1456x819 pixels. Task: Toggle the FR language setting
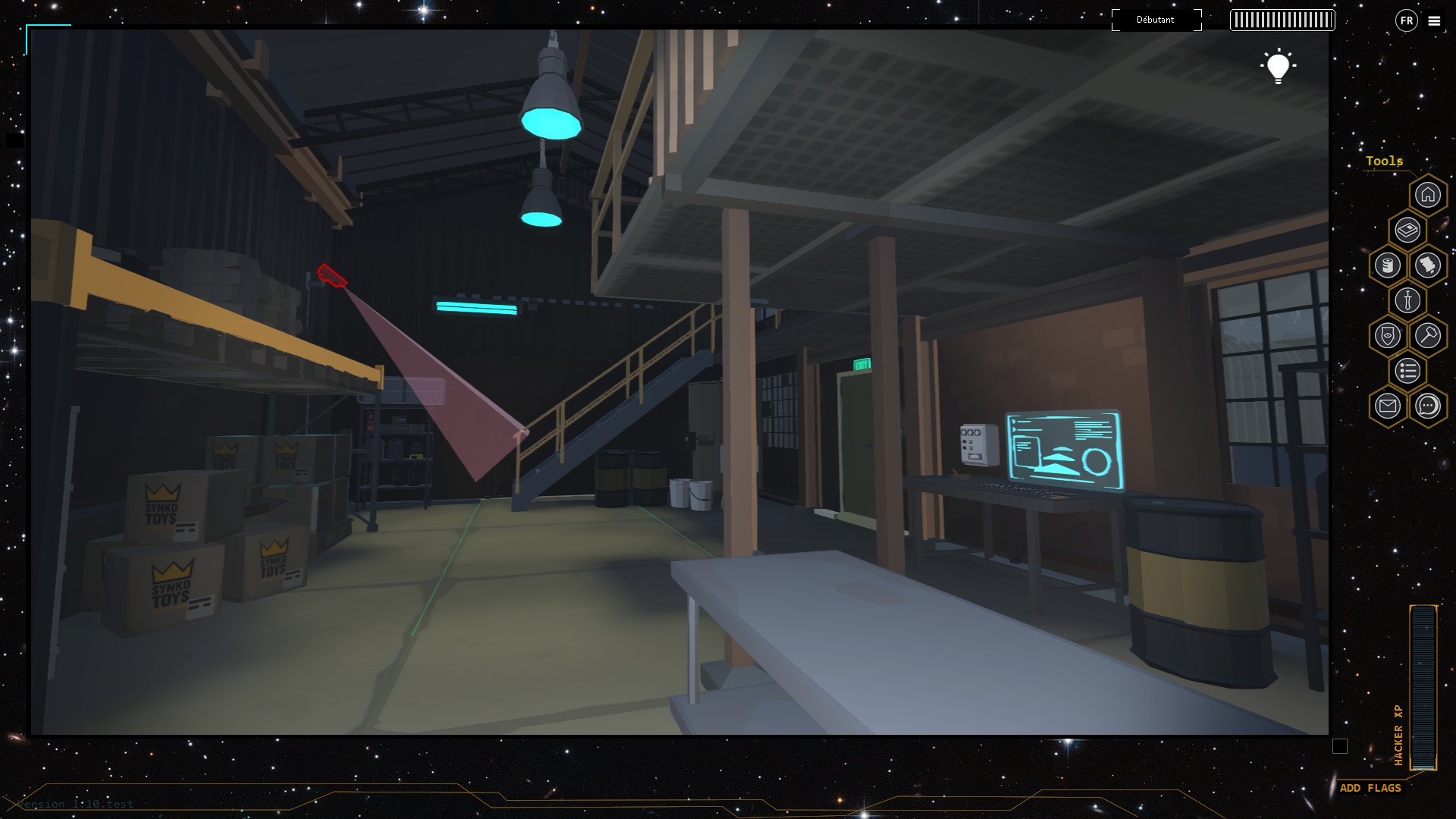coord(1406,20)
